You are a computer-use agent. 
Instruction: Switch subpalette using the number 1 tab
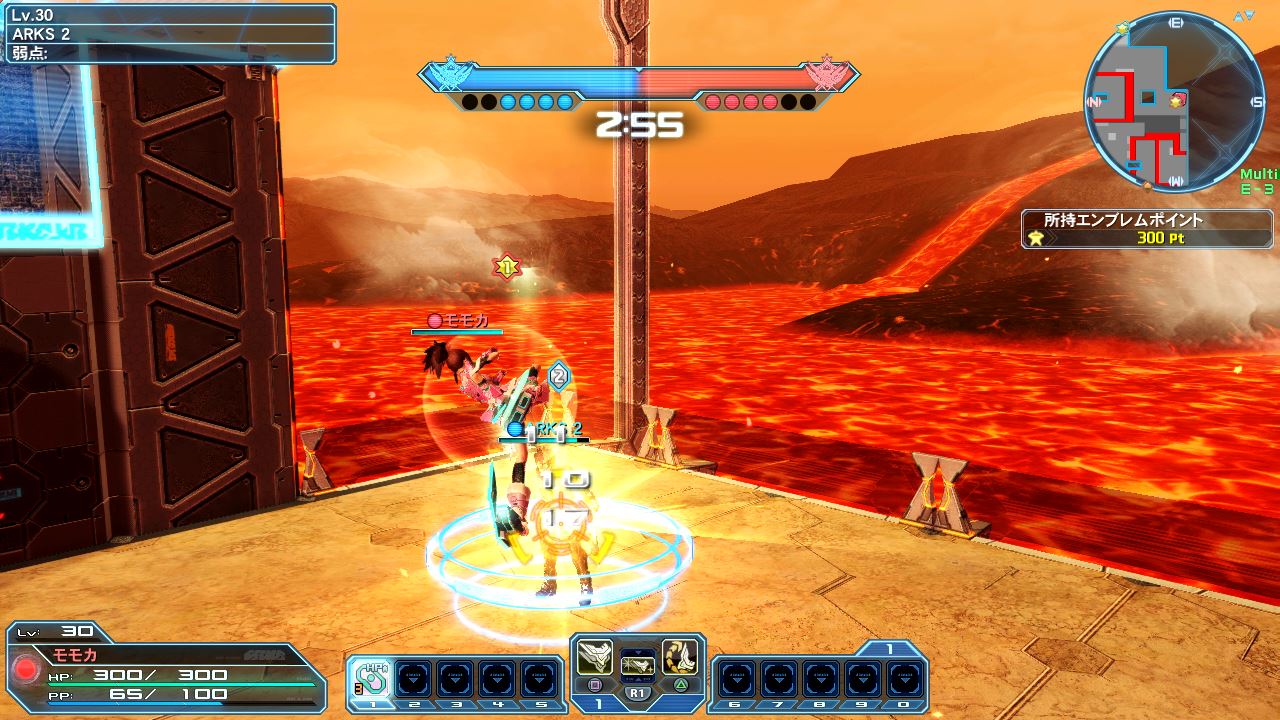889,649
